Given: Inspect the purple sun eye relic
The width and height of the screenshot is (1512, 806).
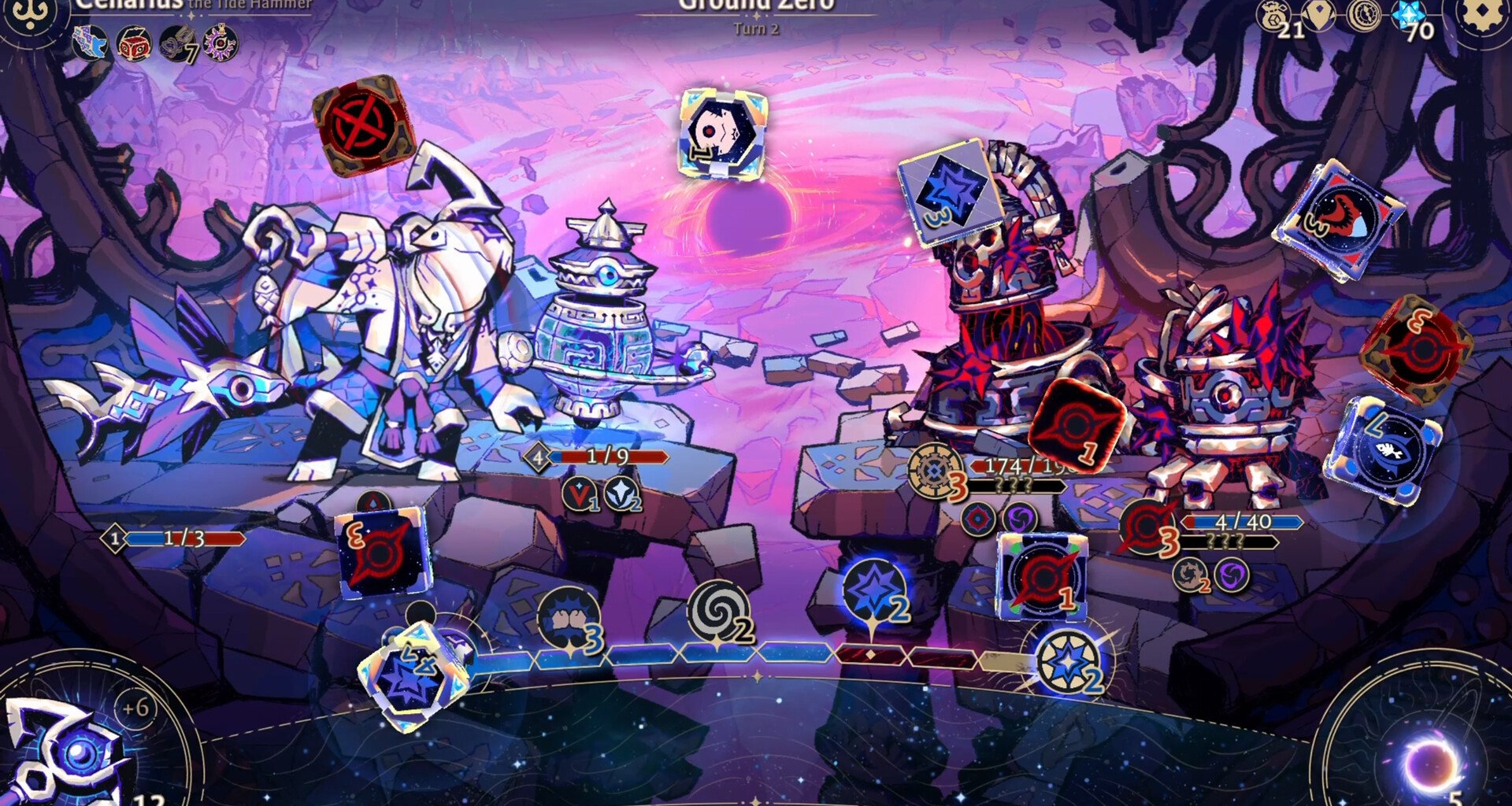Looking at the screenshot, I should point(221,42).
